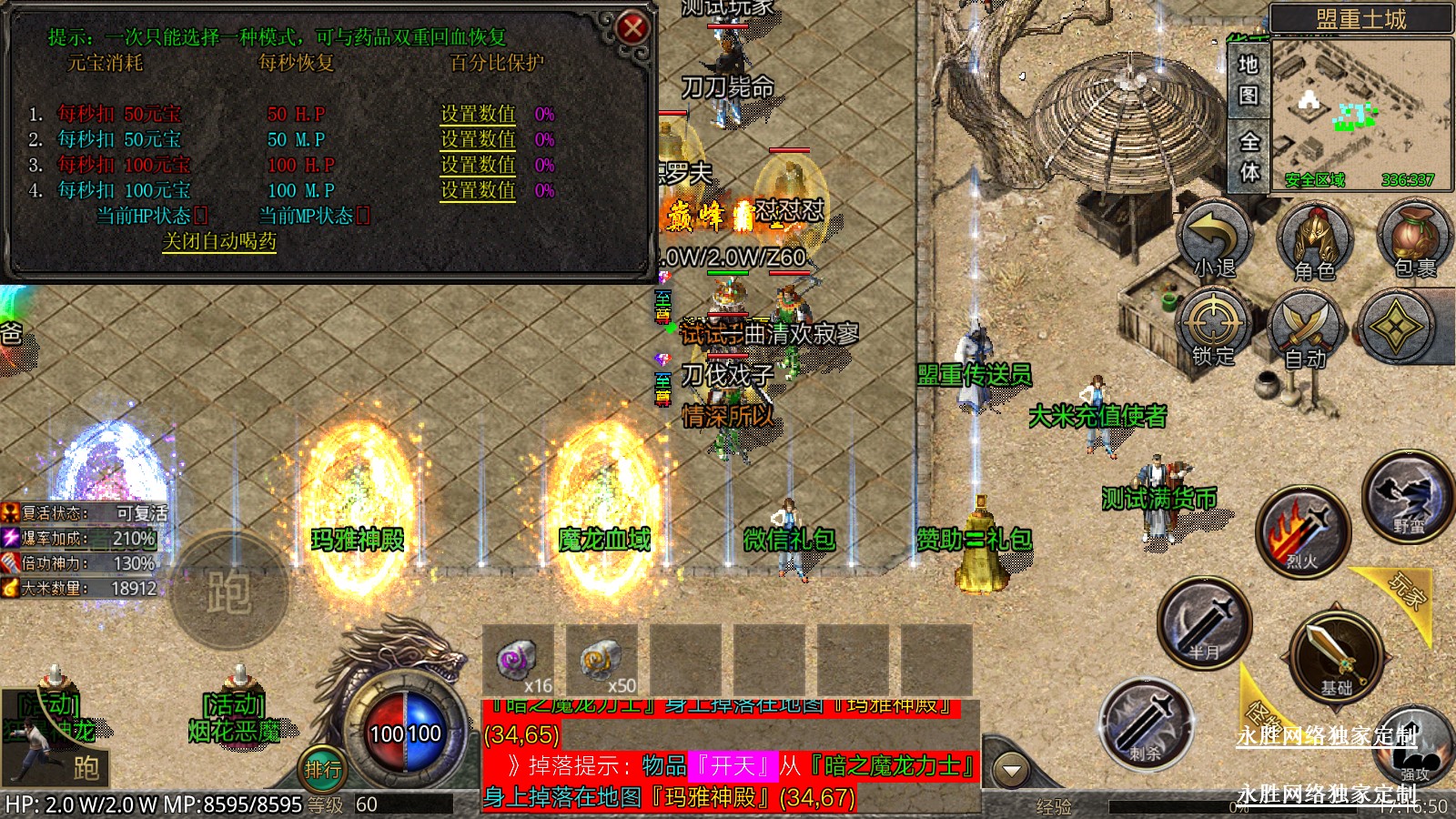This screenshot has height=819, width=1456.
Task: Toggle 自动 auto-combat
Action: tap(1306, 329)
